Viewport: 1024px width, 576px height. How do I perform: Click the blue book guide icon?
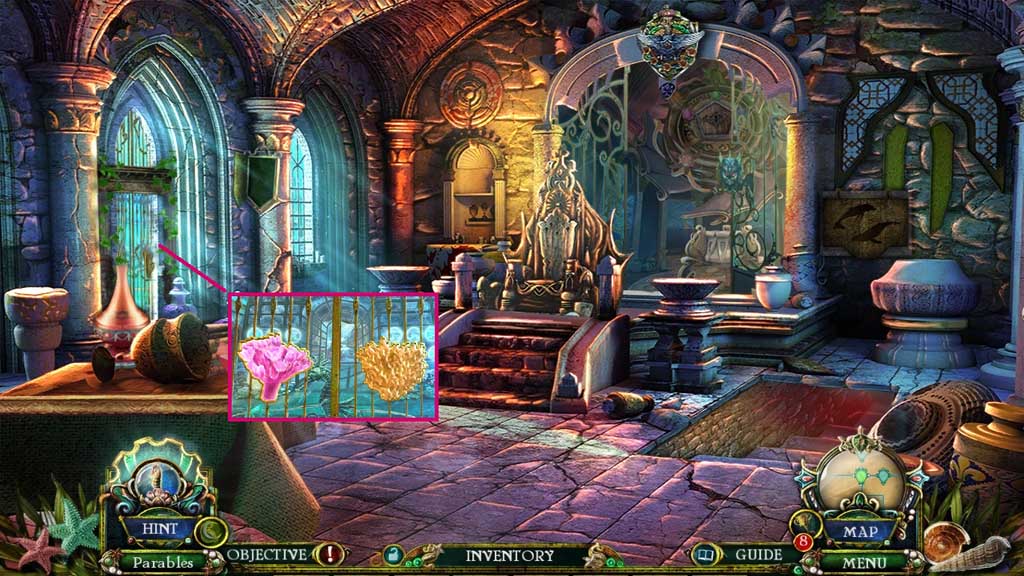pos(706,554)
